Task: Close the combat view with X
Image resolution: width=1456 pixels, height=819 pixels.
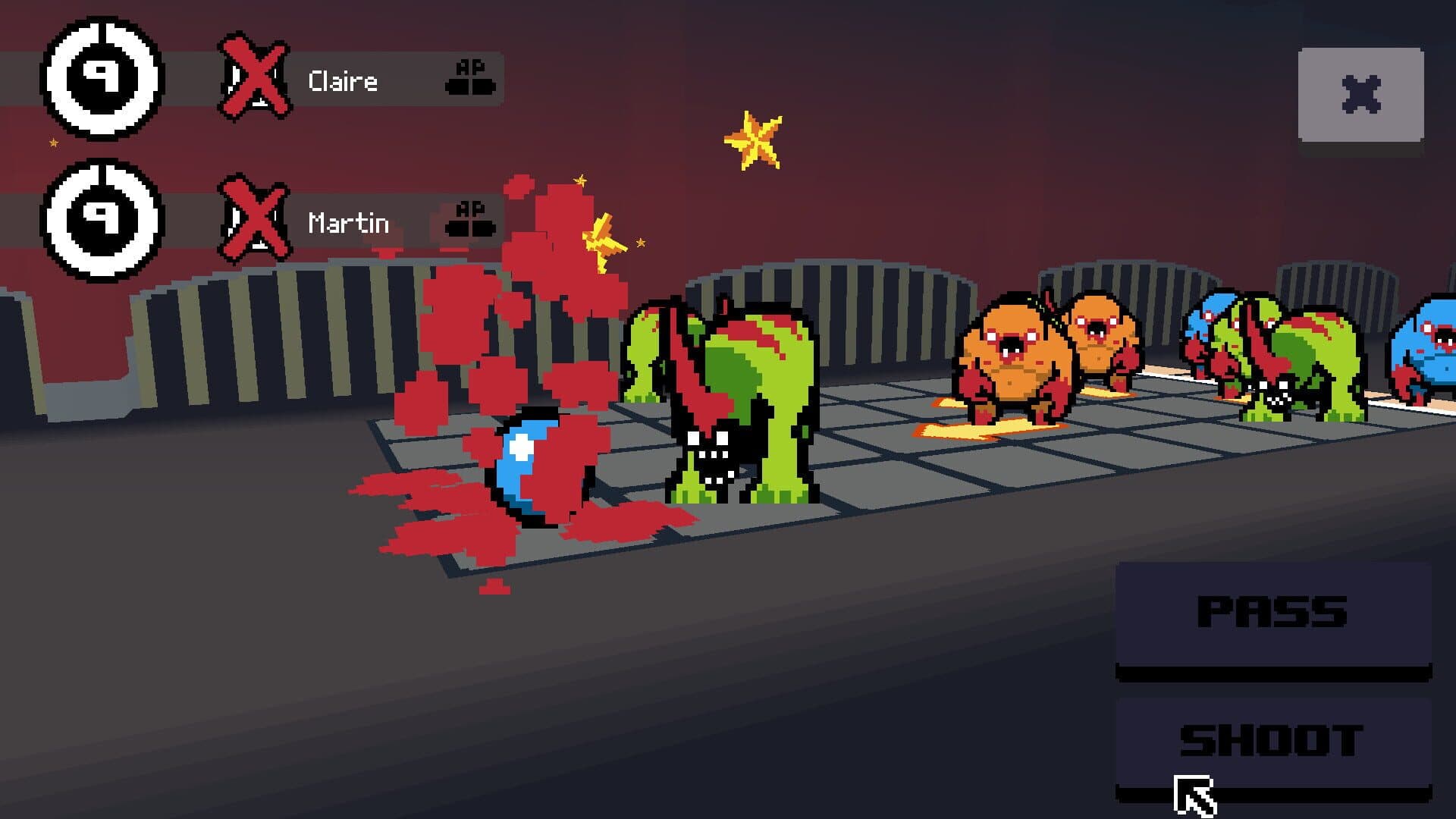Action: pos(1360,95)
